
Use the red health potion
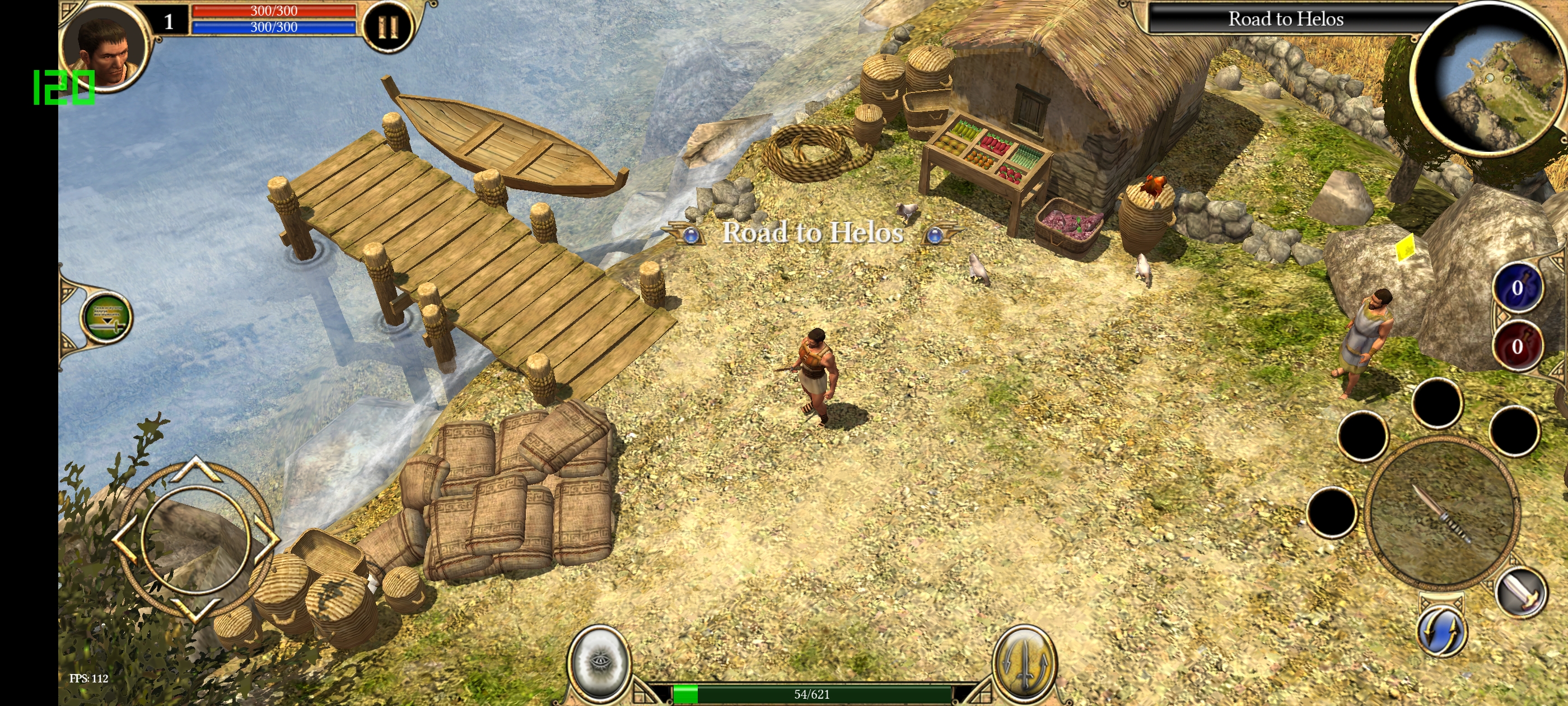pyautogui.click(x=1516, y=346)
